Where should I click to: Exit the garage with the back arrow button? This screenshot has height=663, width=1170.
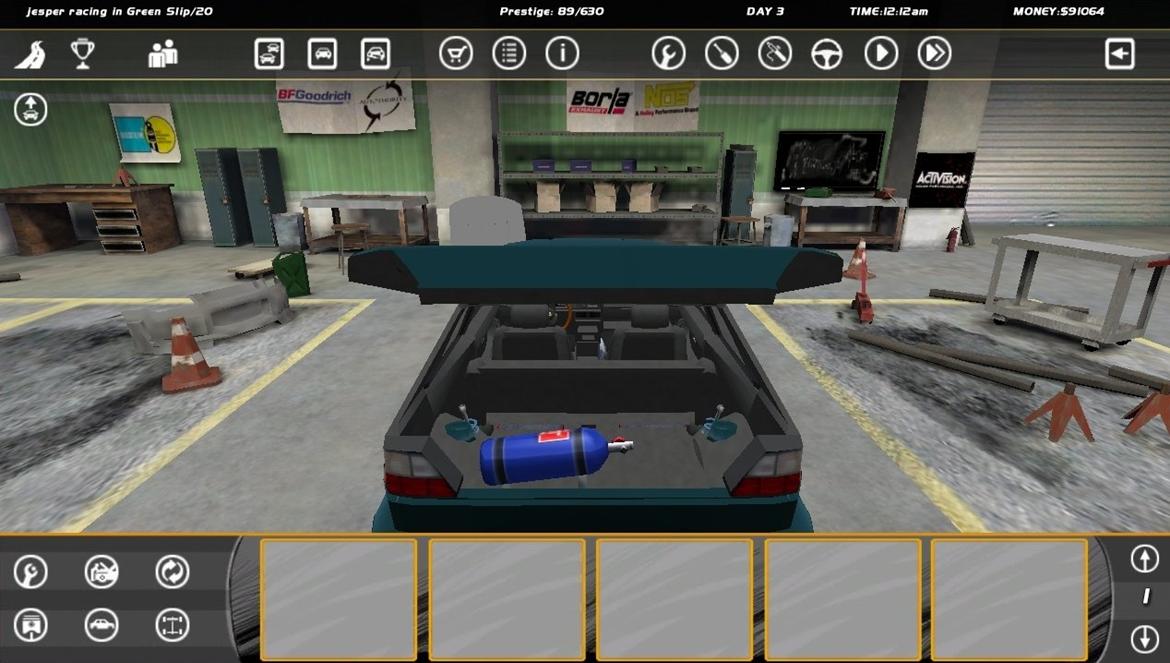click(1119, 54)
